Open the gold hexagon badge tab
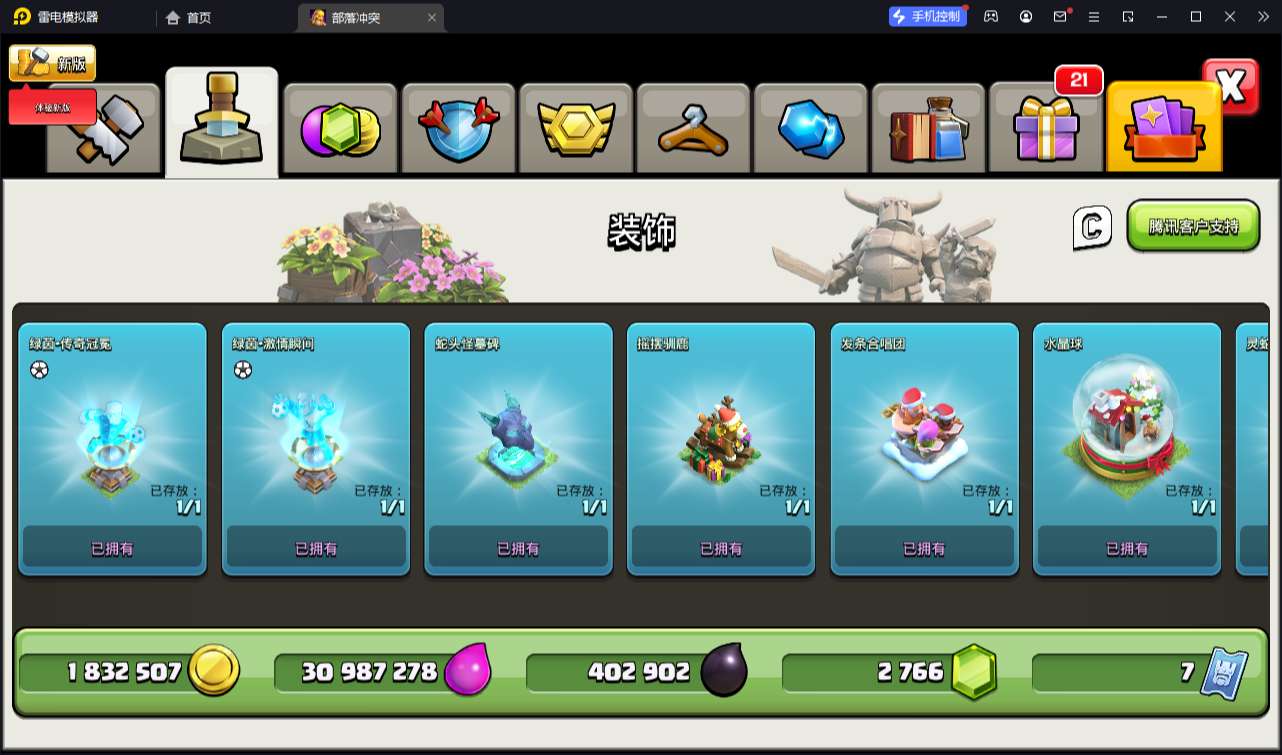This screenshot has height=755, width=1282. click(575, 129)
